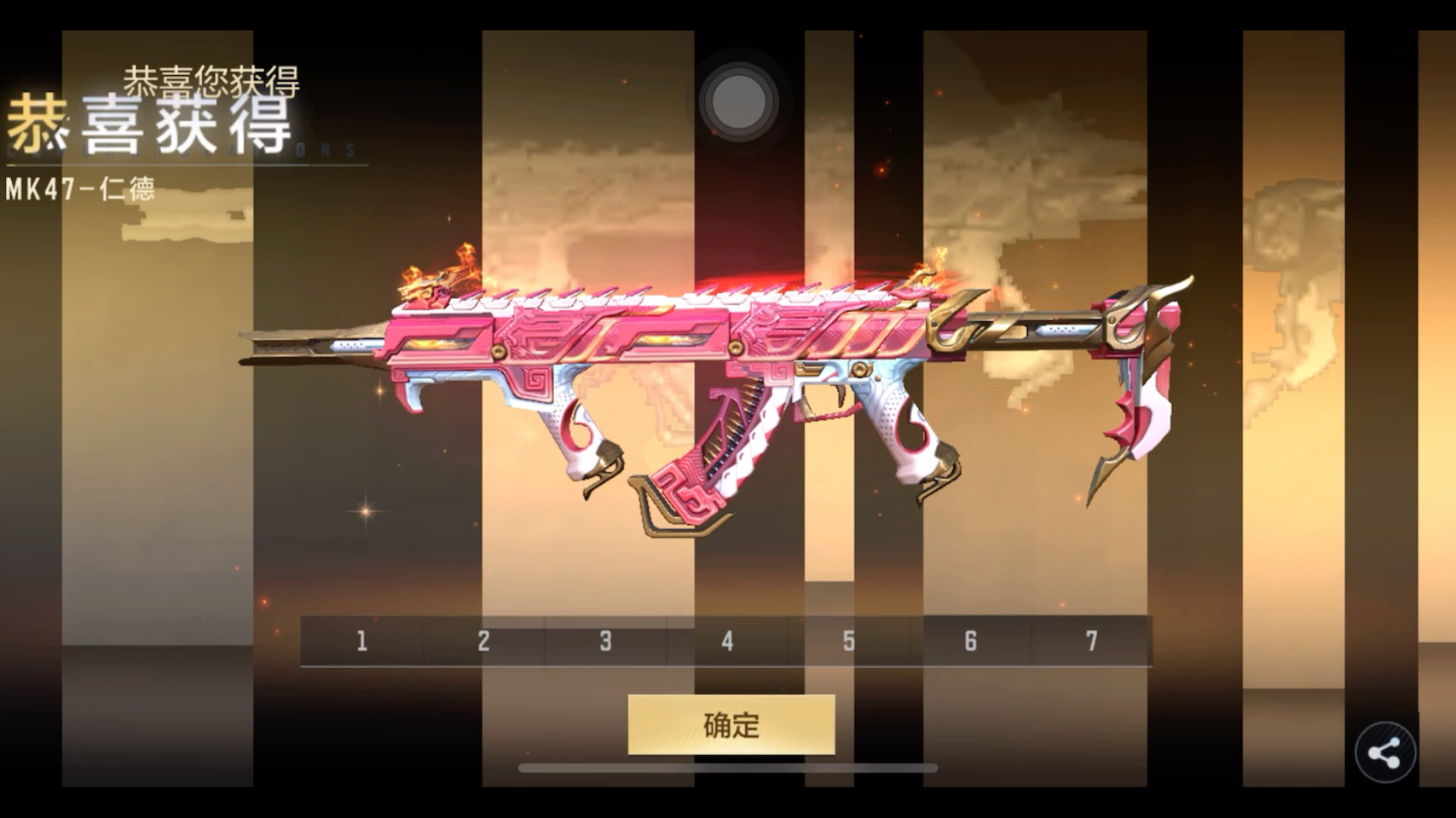This screenshot has width=1456, height=818.
Task: Switch to number 3 in the numbered bar
Action: (605, 641)
